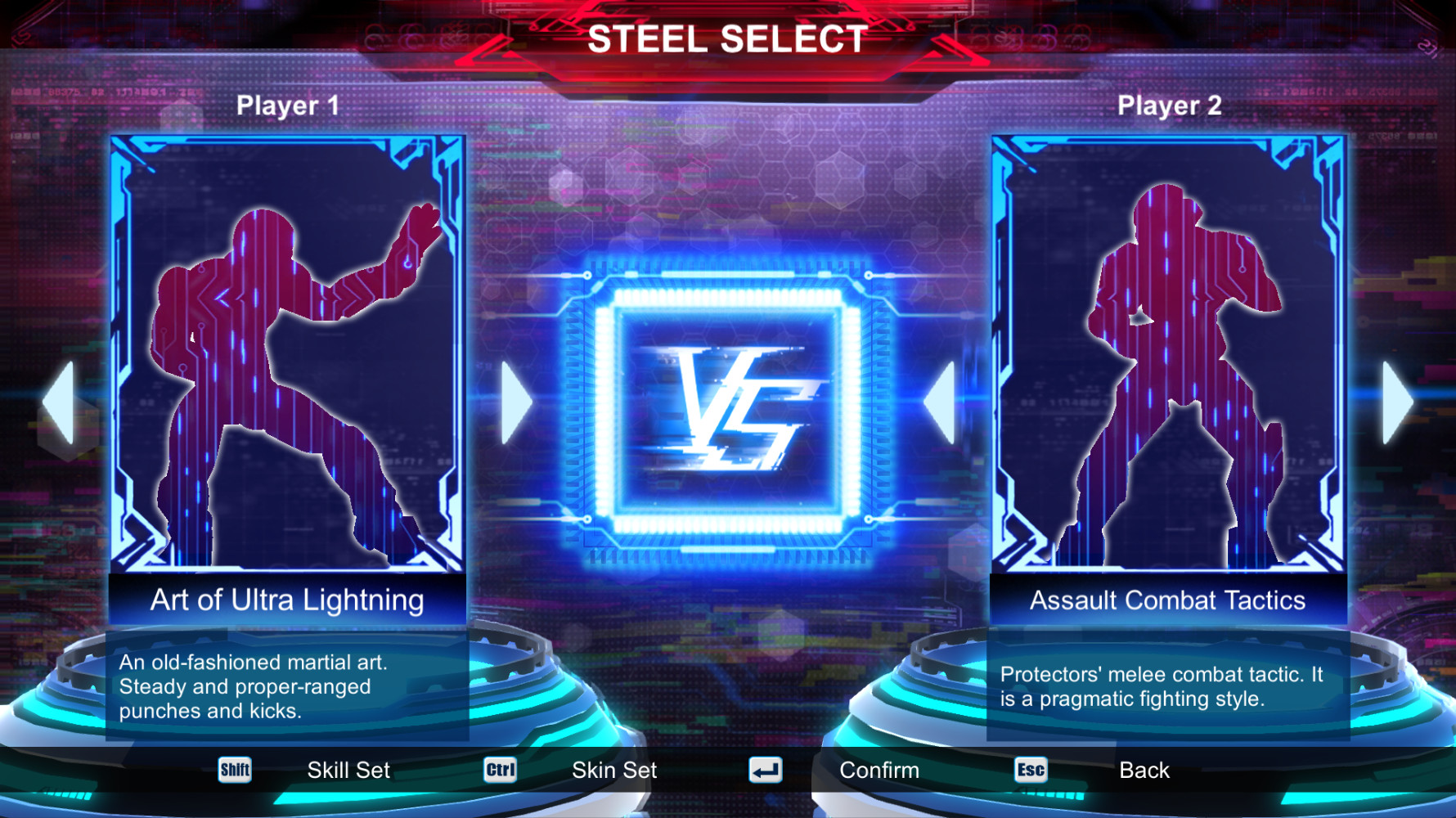1456x818 pixels.
Task: Open the Skin Set menu
Action: 613,769
